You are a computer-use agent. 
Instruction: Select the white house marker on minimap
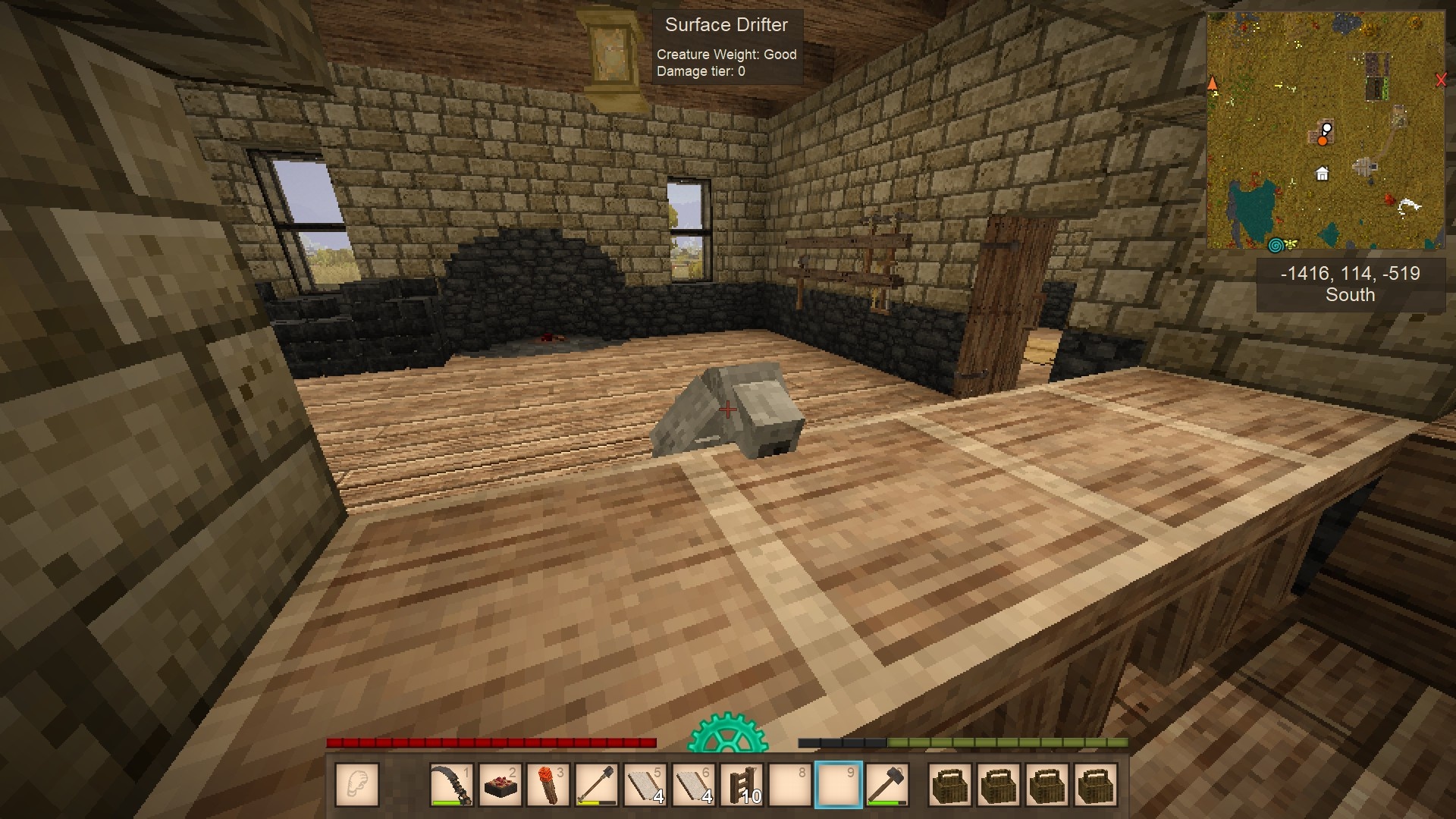coord(1322,174)
